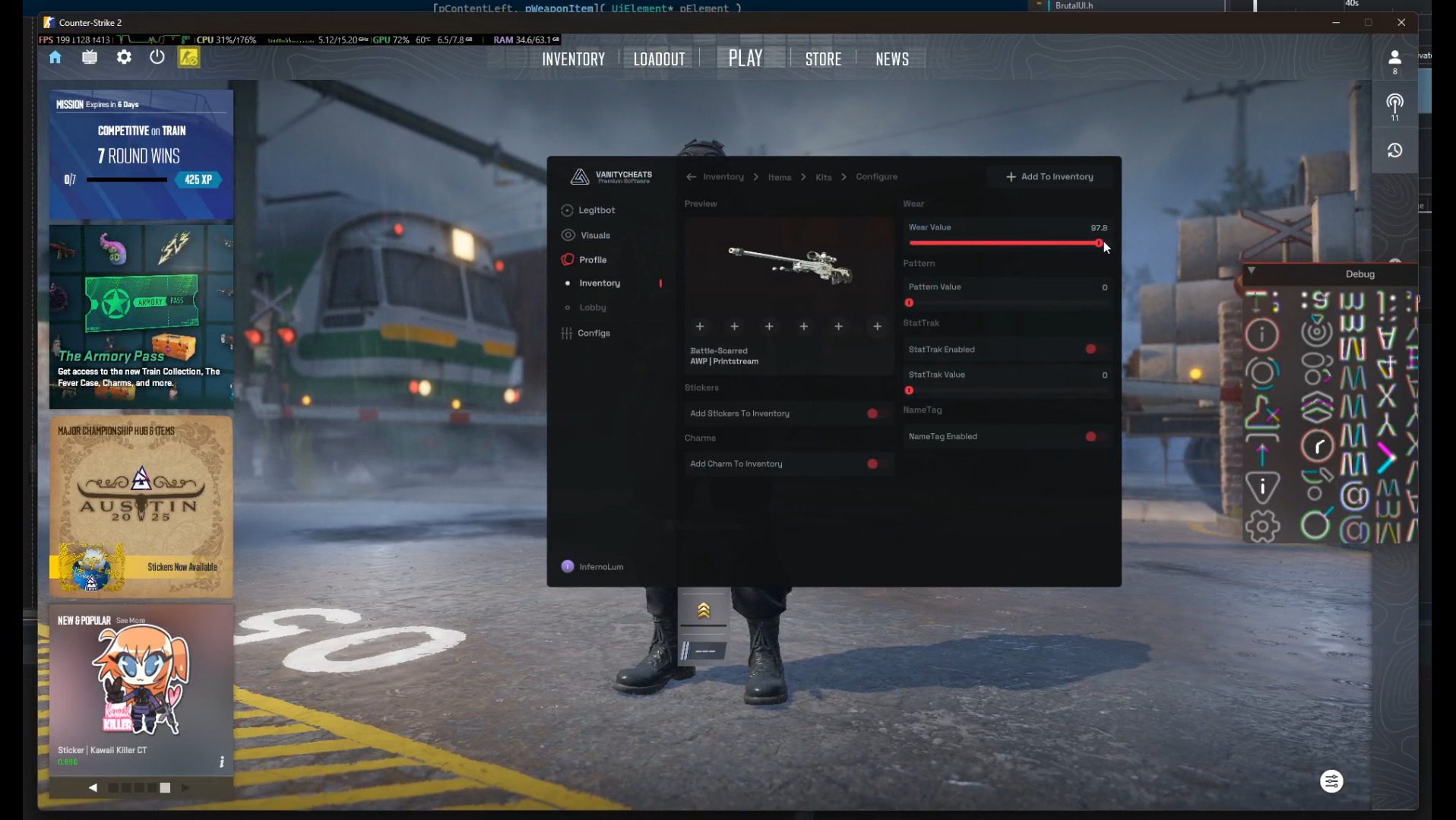Click the Wear Value slider handle
The height and width of the screenshot is (820, 1456).
pos(1099,243)
